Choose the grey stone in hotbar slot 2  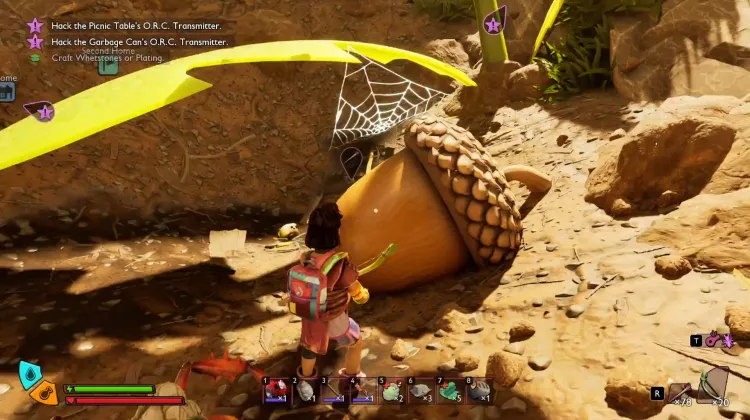click(x=306, y=390)
